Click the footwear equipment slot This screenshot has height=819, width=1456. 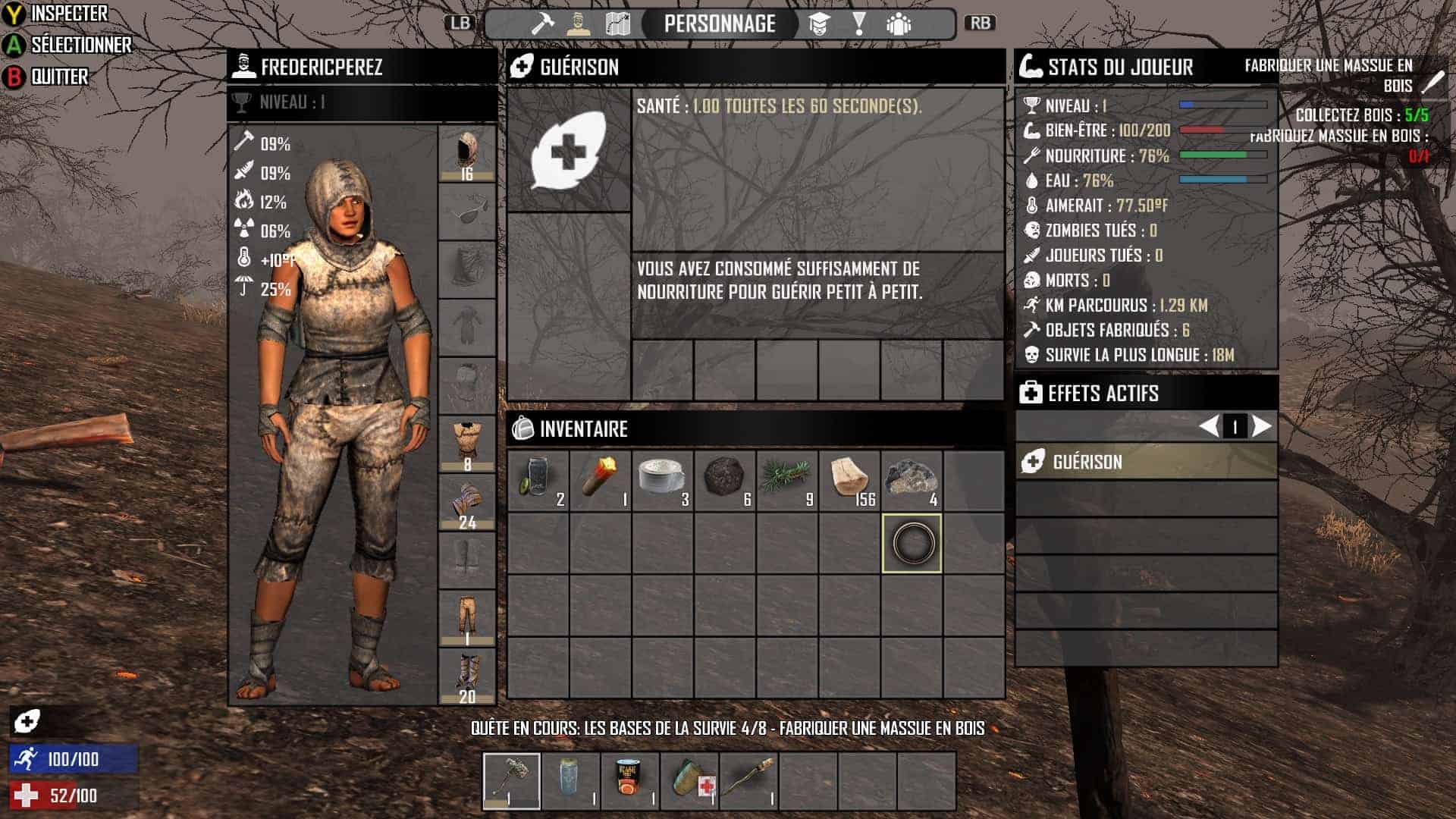(467, 676)
